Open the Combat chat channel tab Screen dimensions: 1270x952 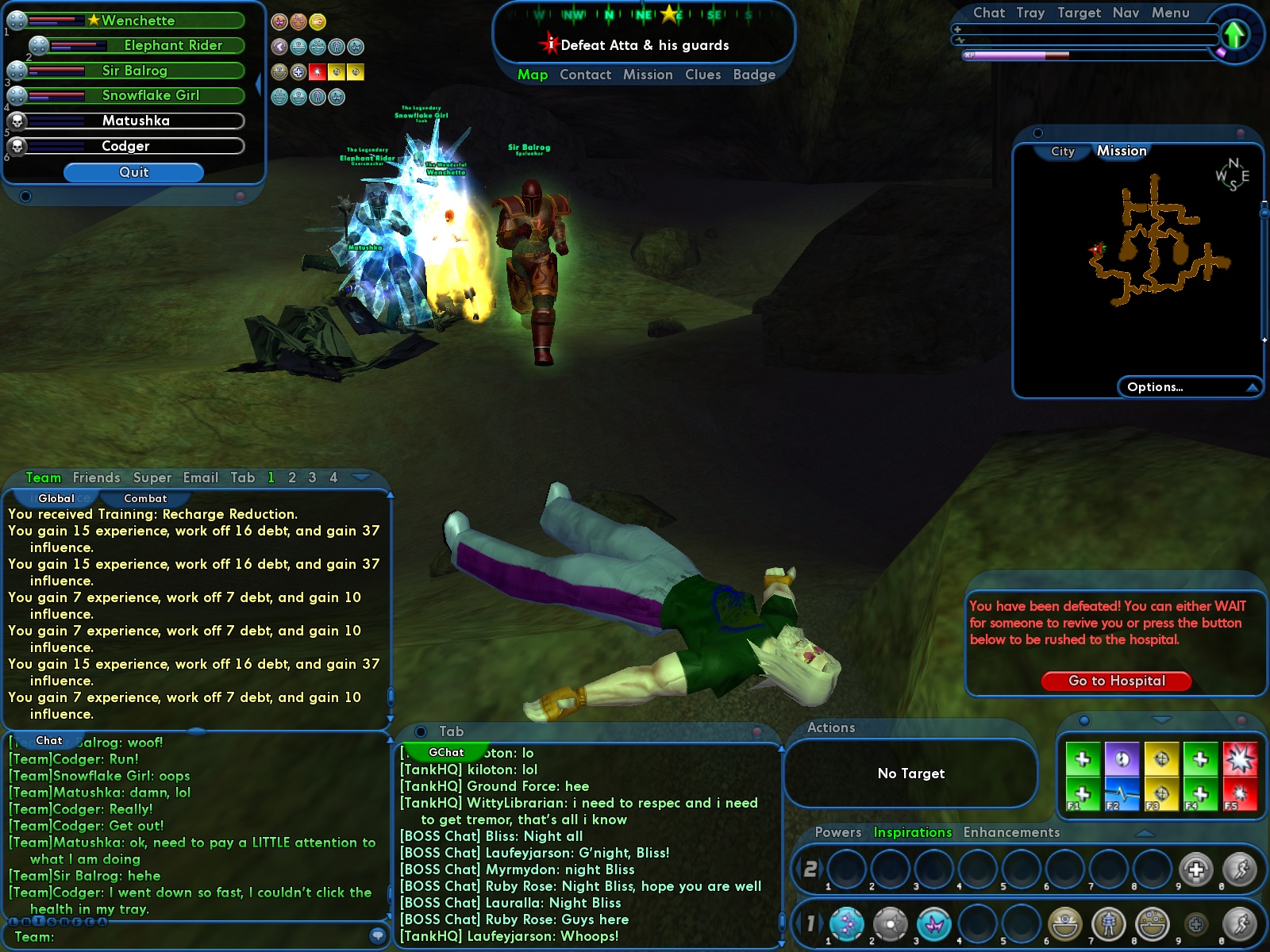[x=145, y=498]
